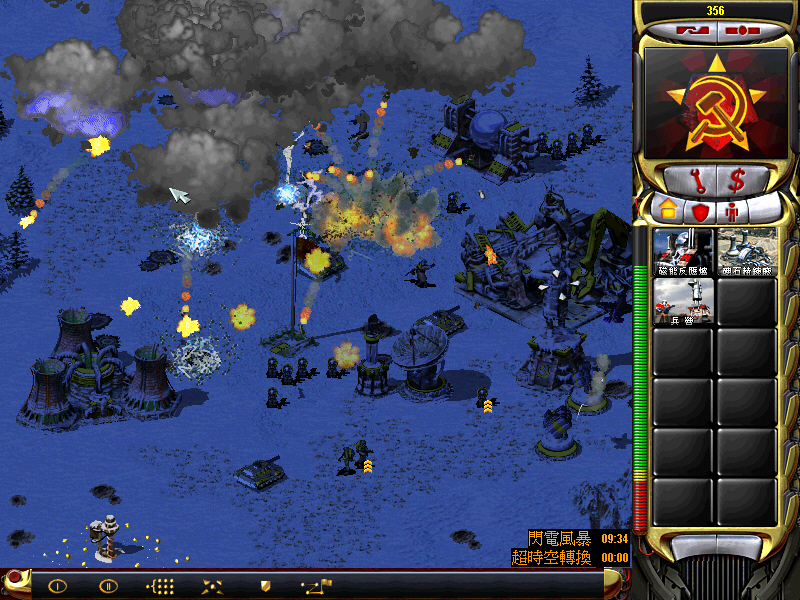
Task: Choose the Barracks build icon
Action: click(683, 301)
